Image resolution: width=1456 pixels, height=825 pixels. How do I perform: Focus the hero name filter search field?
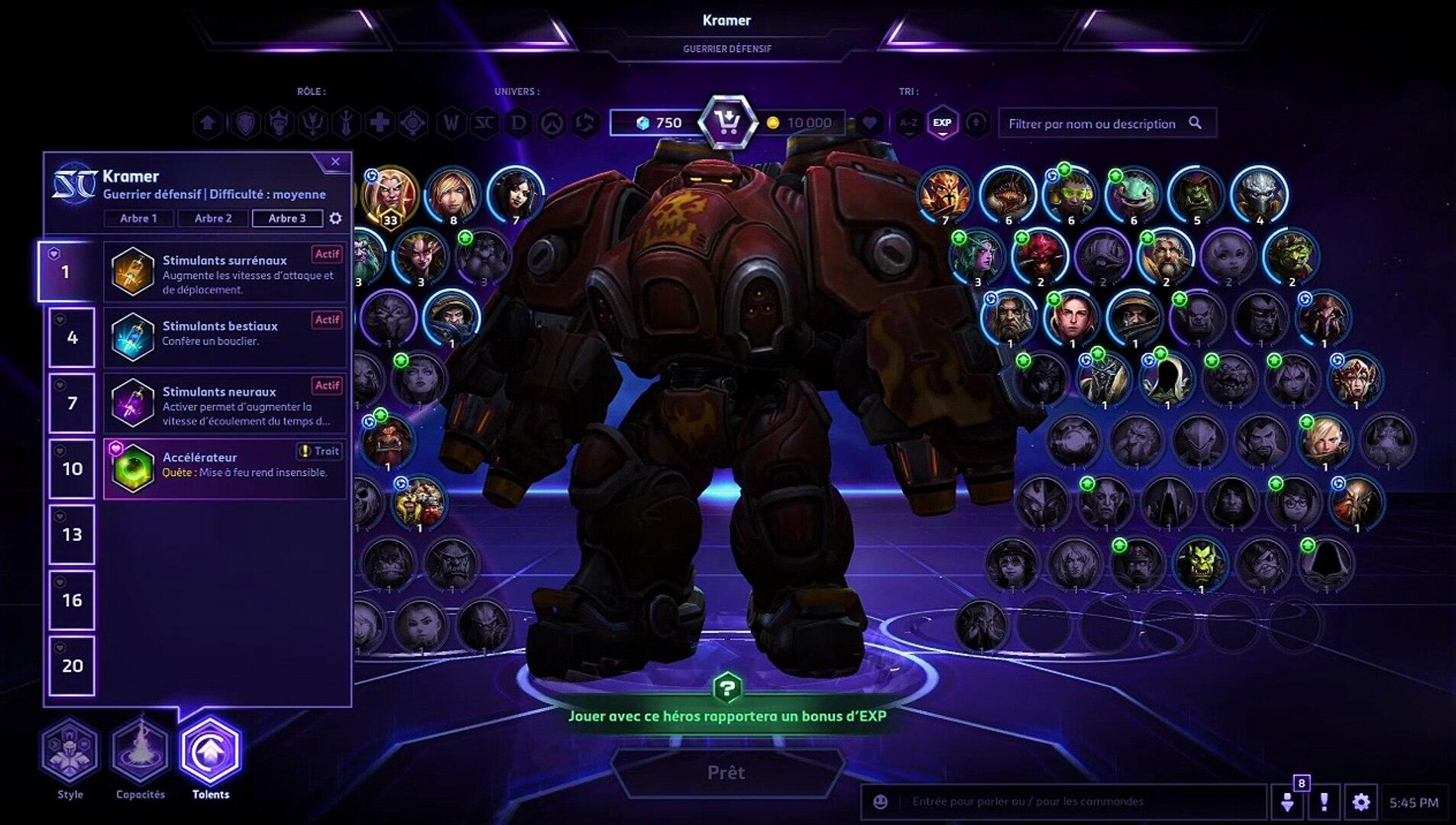[1092, 124]
